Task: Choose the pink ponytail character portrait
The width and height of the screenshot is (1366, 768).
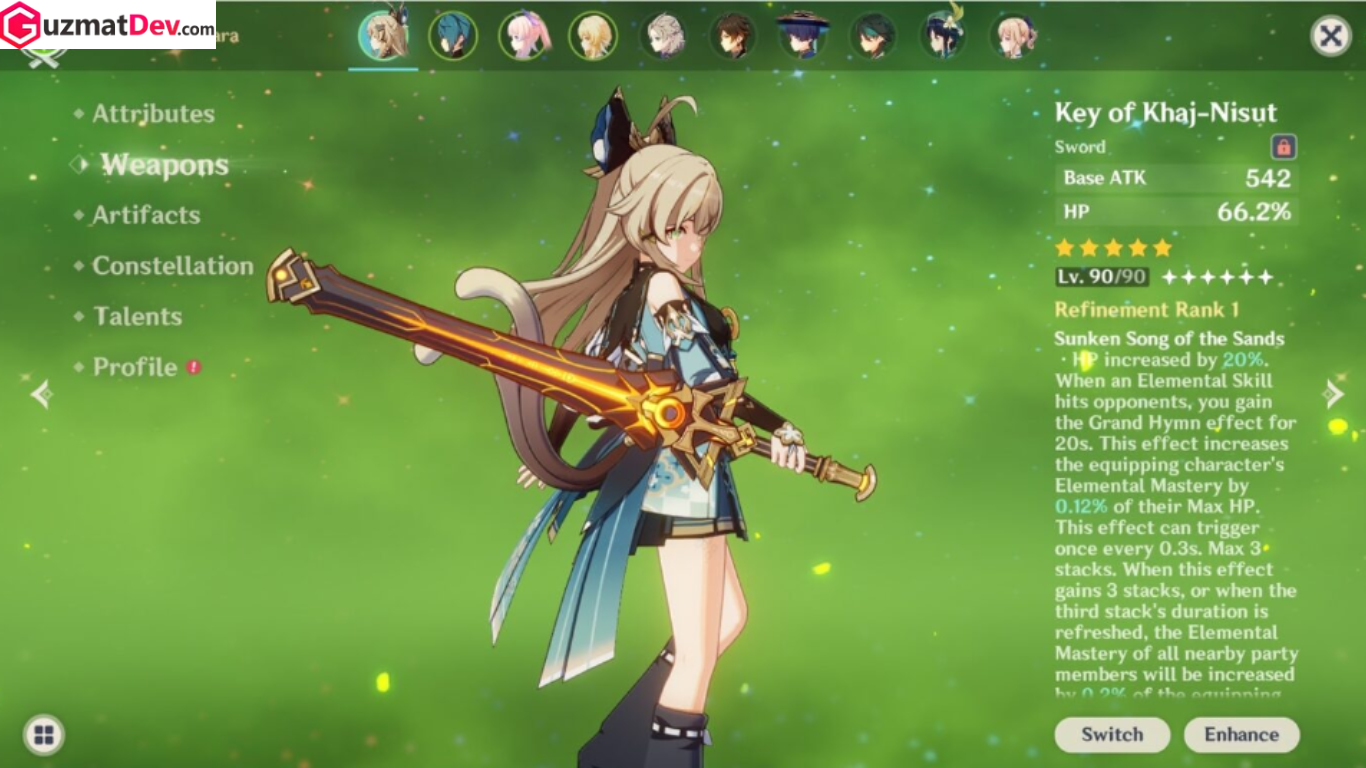Action: [524, 36]
